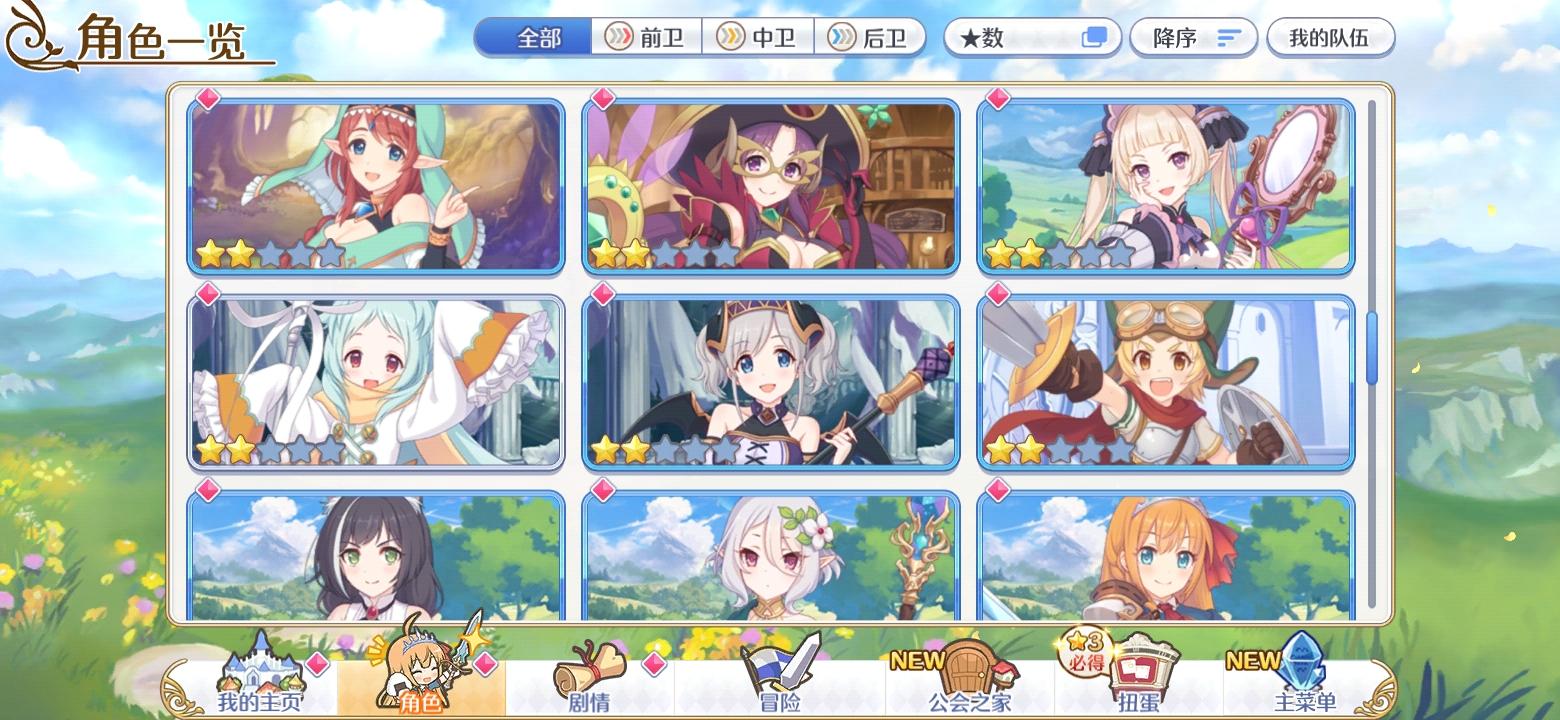Toggle sort order with the 降序 button
Screen dimensions: 1560x720
[1194, 37]
